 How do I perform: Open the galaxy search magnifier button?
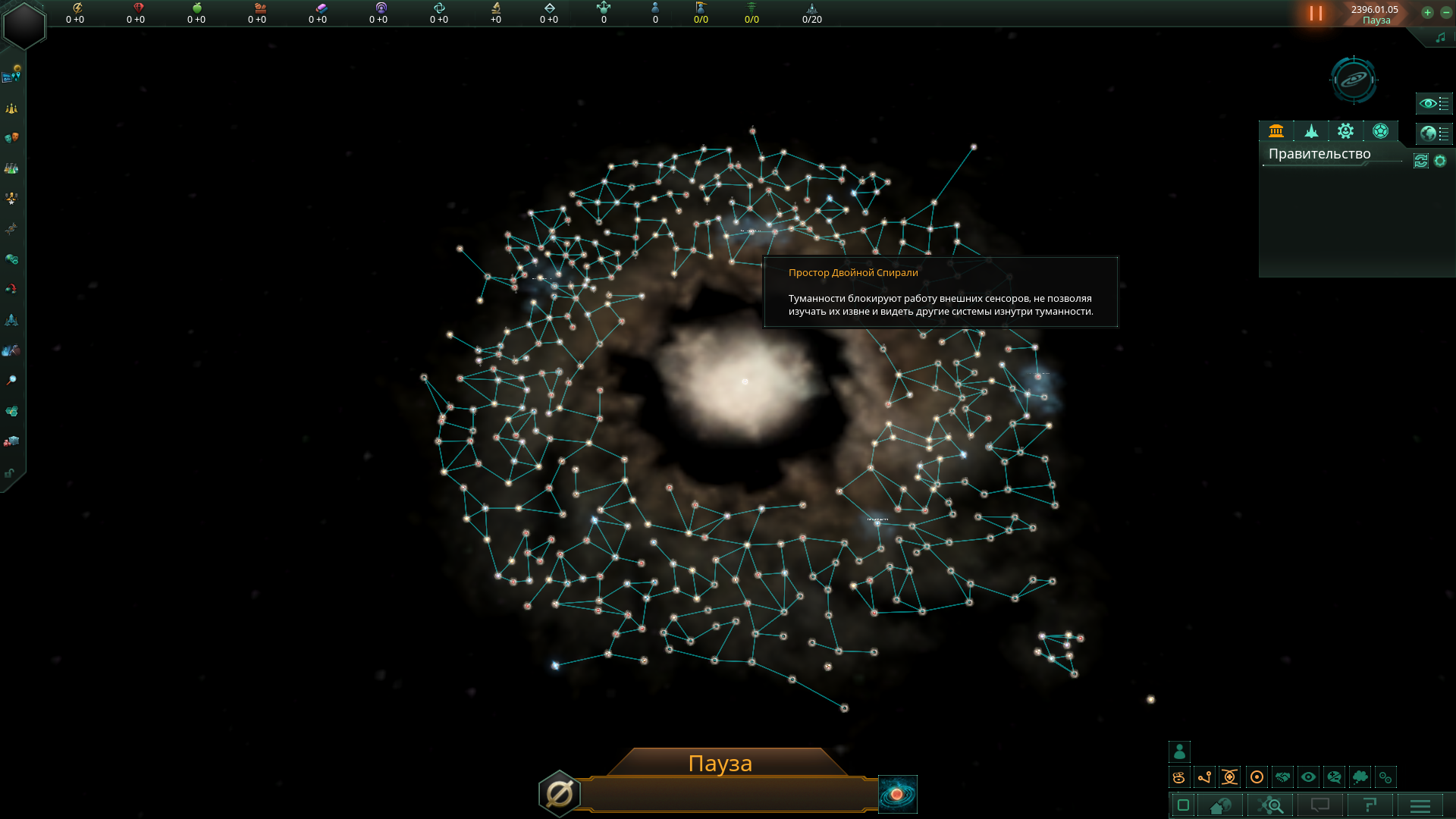click(x=1272, y=805)
